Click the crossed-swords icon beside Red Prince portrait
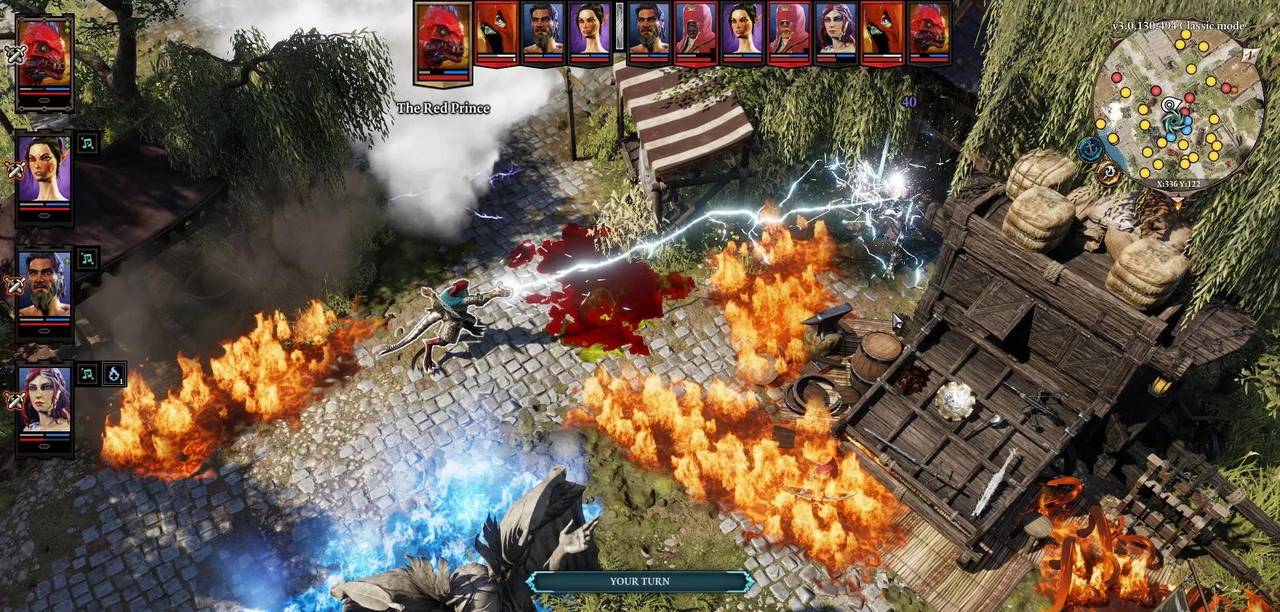The width and height of the screenshot is (1280, 612). coord(14,55)
